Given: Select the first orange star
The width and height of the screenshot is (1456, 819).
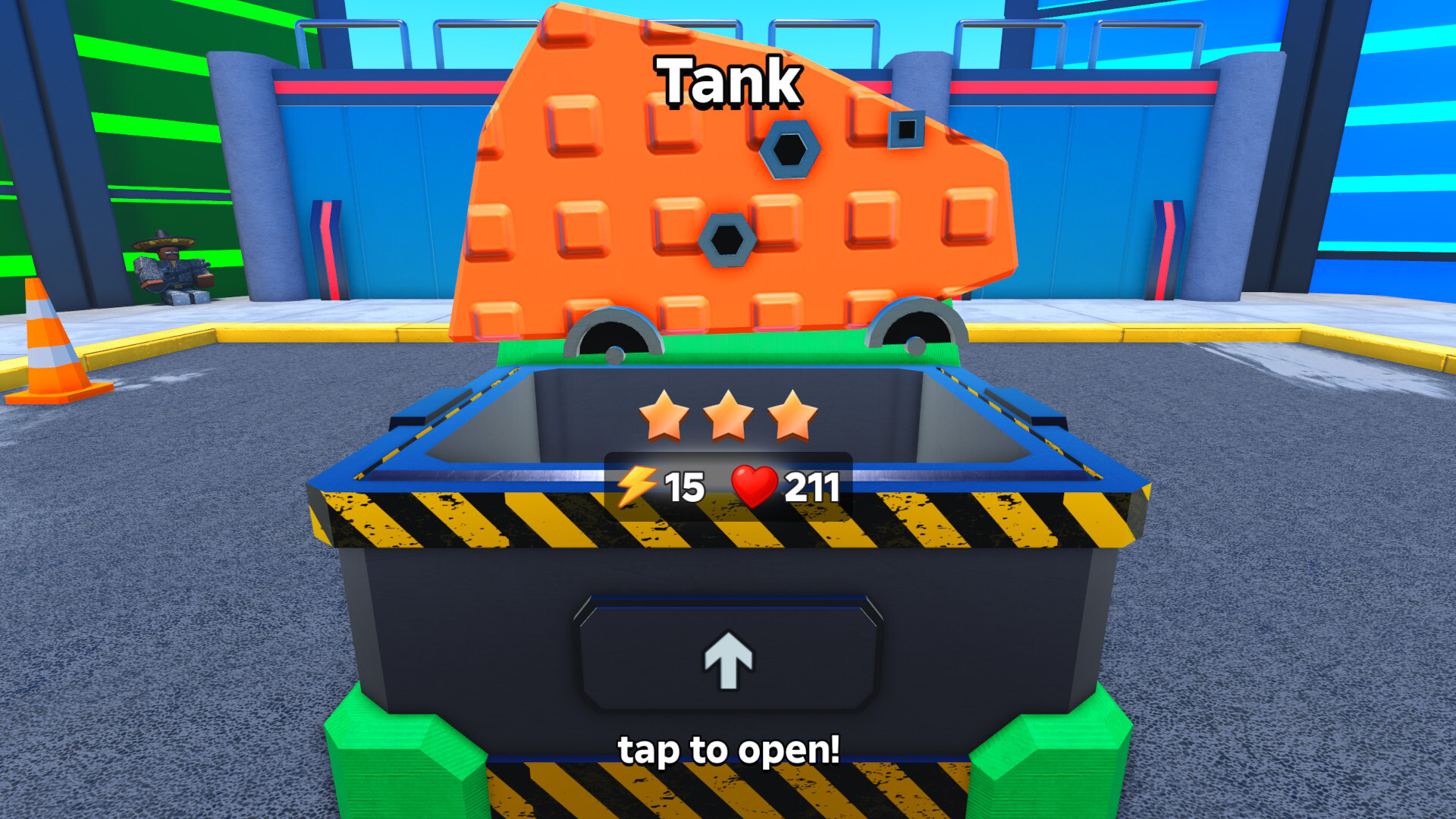Looking at the screenshot, I should coord(664,417).
